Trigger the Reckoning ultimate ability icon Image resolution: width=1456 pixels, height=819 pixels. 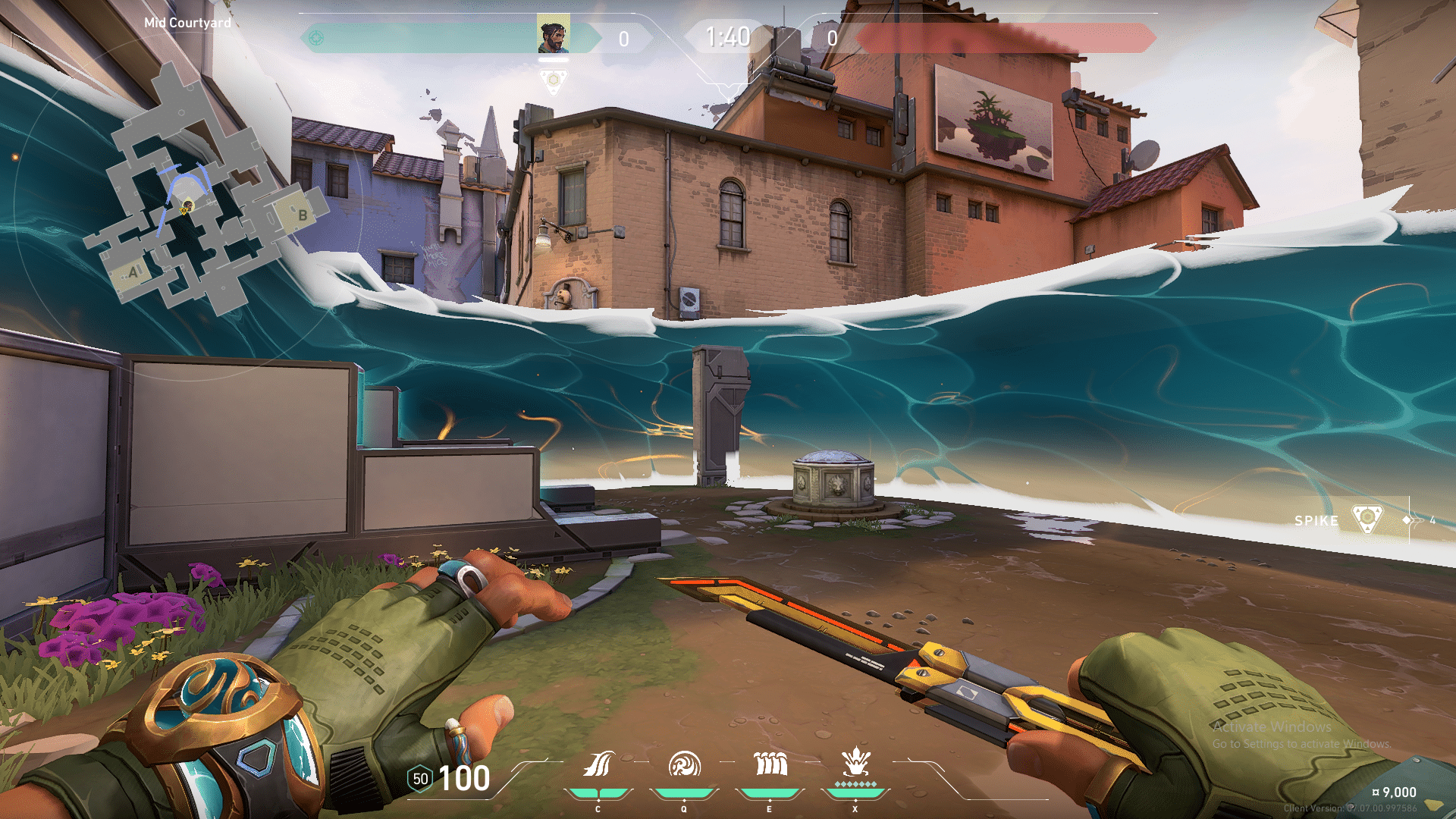click(855, 761)
